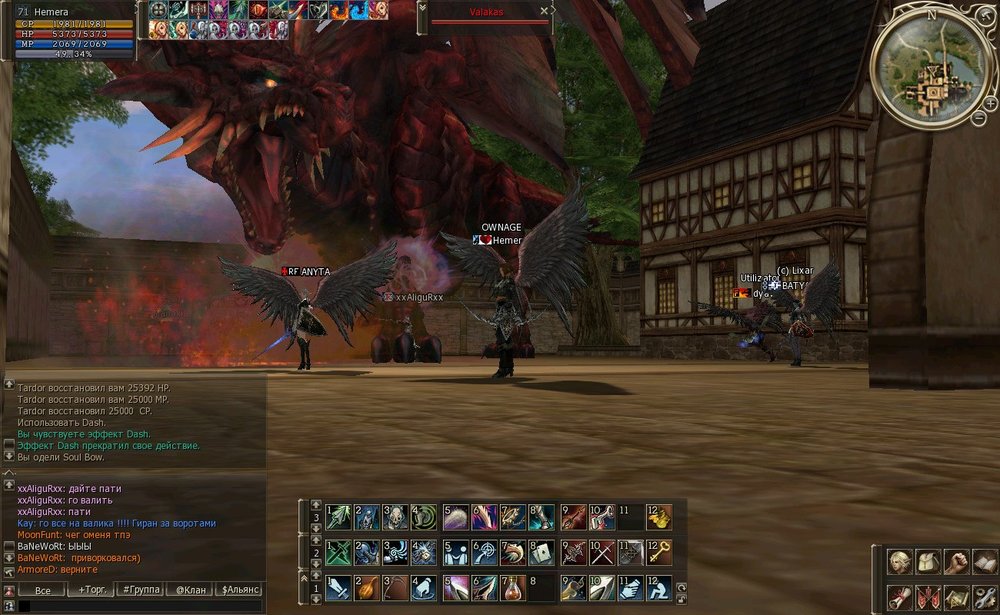
Task: Activate the sword attack action icon
Action: pos(340,587)
